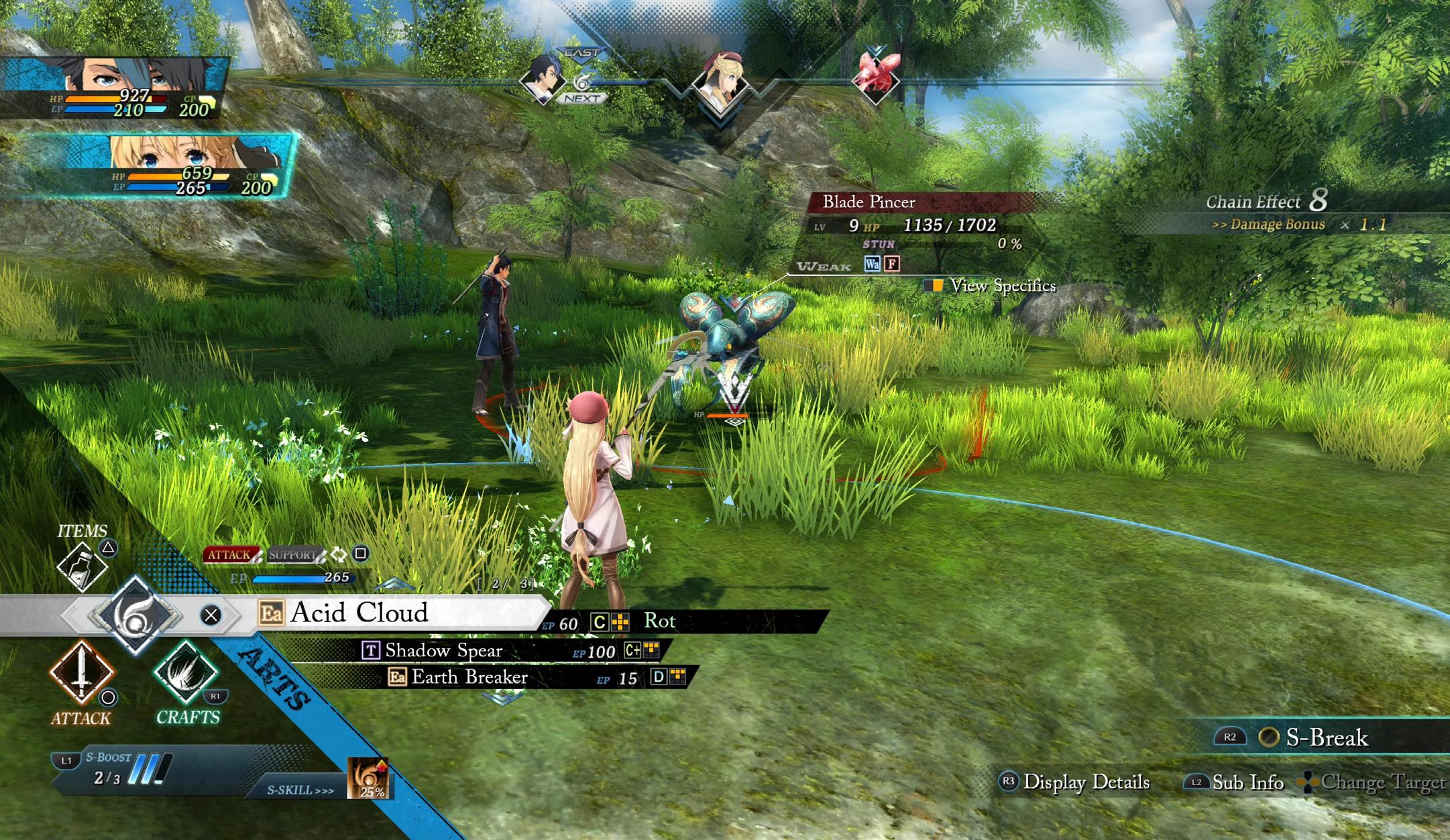Trigger the S-Skill icon showing 25%
Image resolution: width=1450 pixels, height=840 pixels.
pos(369,778)
